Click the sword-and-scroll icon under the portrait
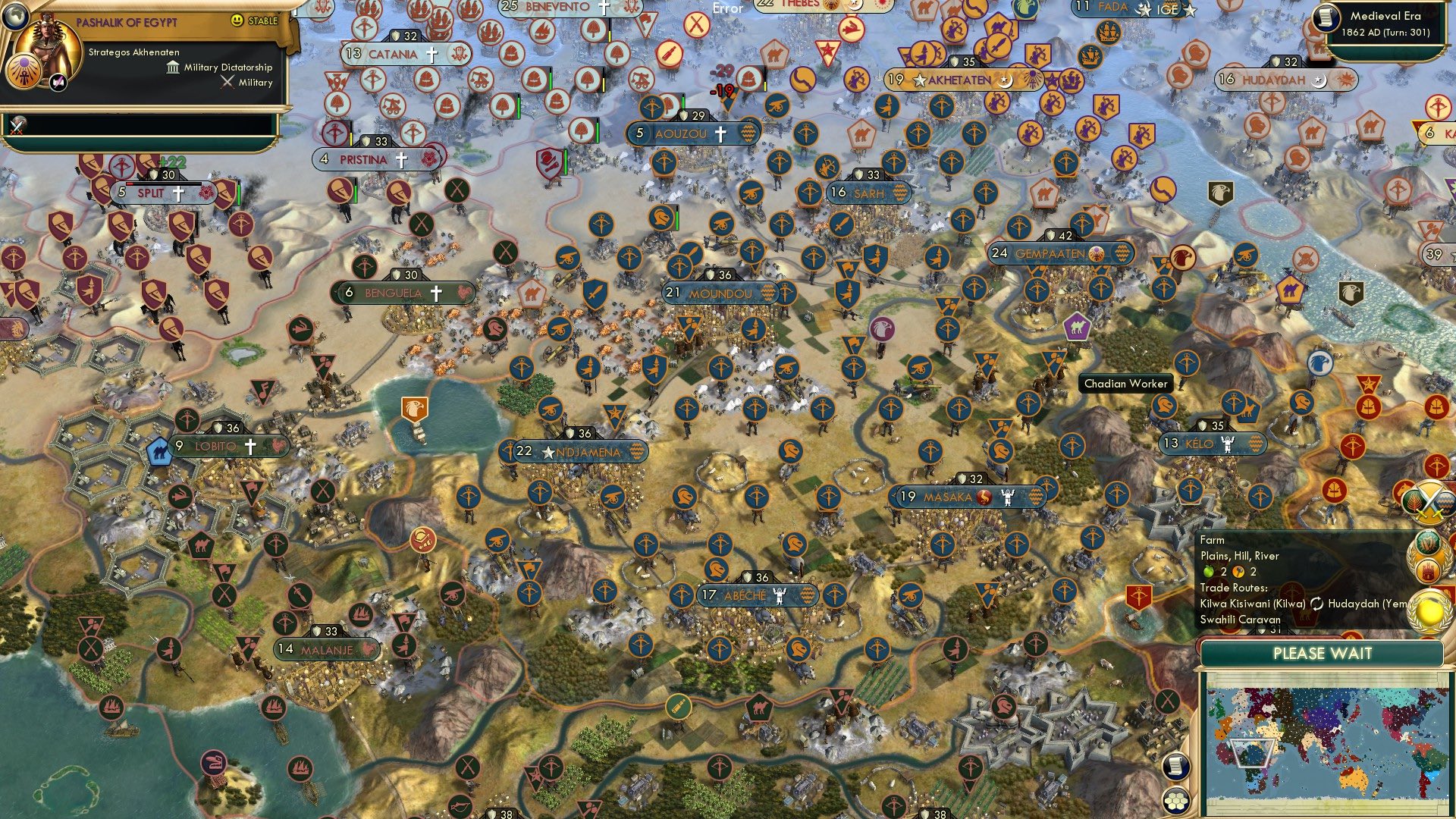Image resolution: width=1456 pixels, height=819 pixels. pos(18,125)
